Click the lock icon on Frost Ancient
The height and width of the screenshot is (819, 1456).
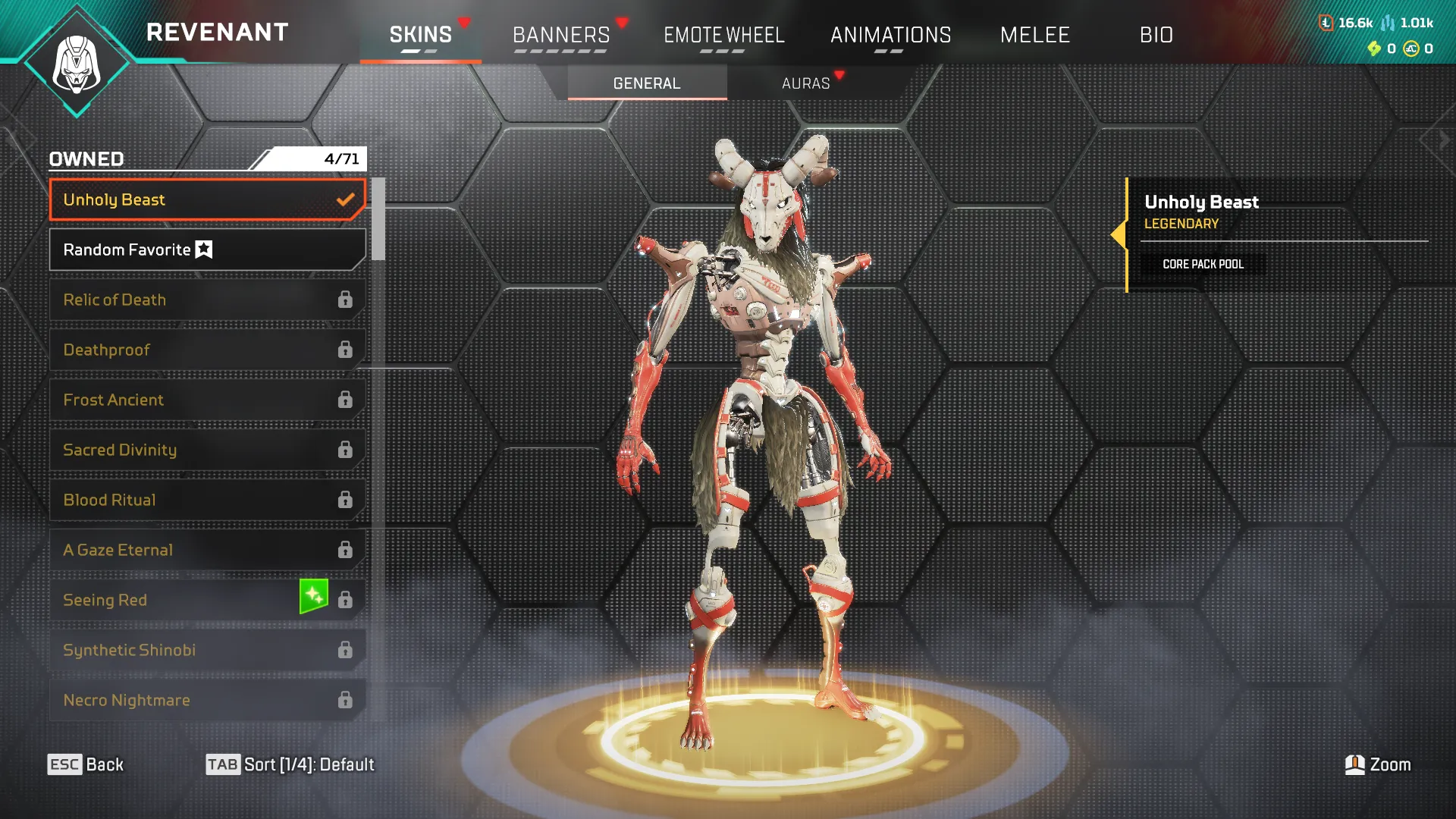click(x=346, y=399)
